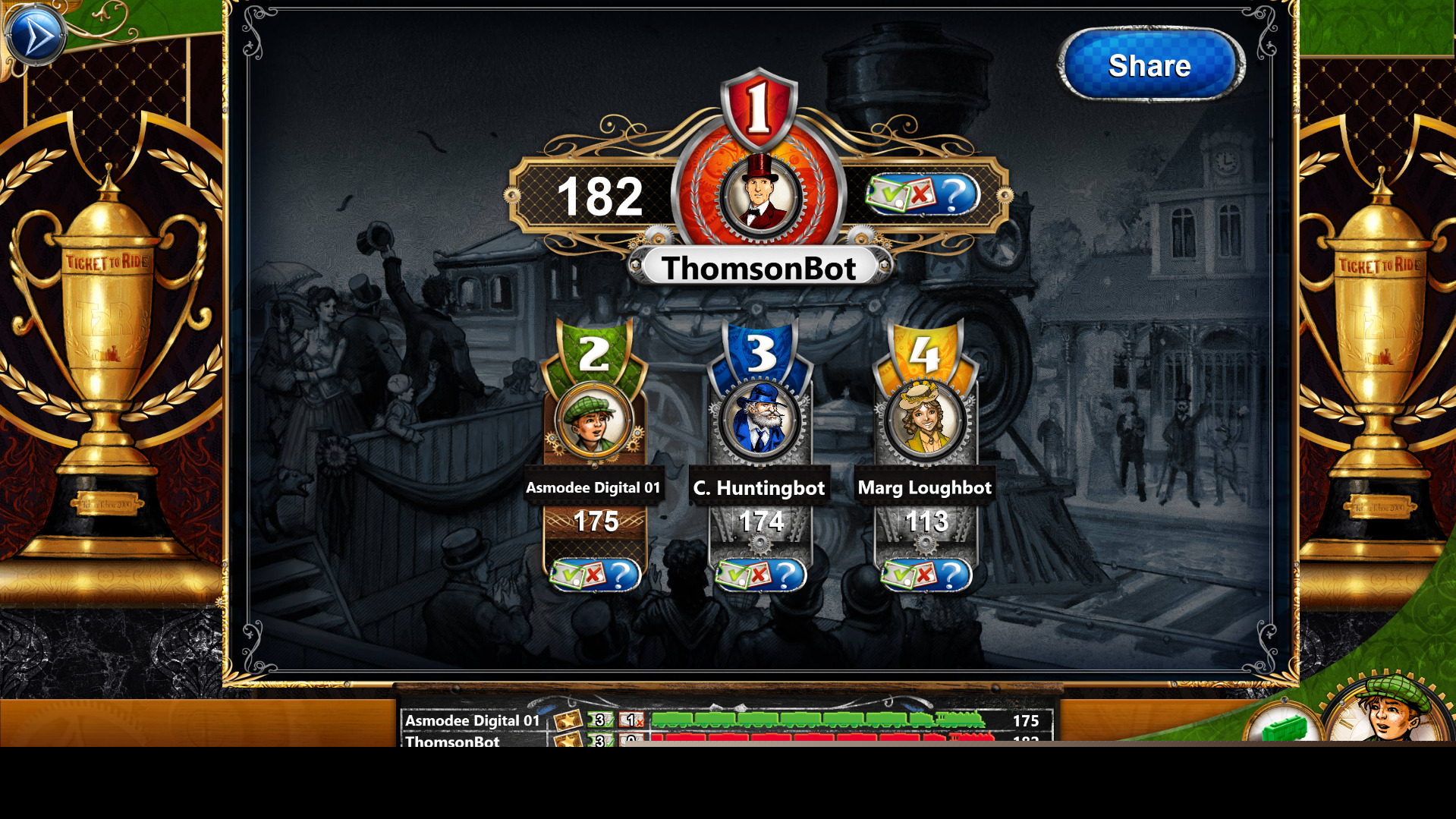Click ThomsonBot's portrait in the red shield
1456x819 pixels.
(759, 194)
